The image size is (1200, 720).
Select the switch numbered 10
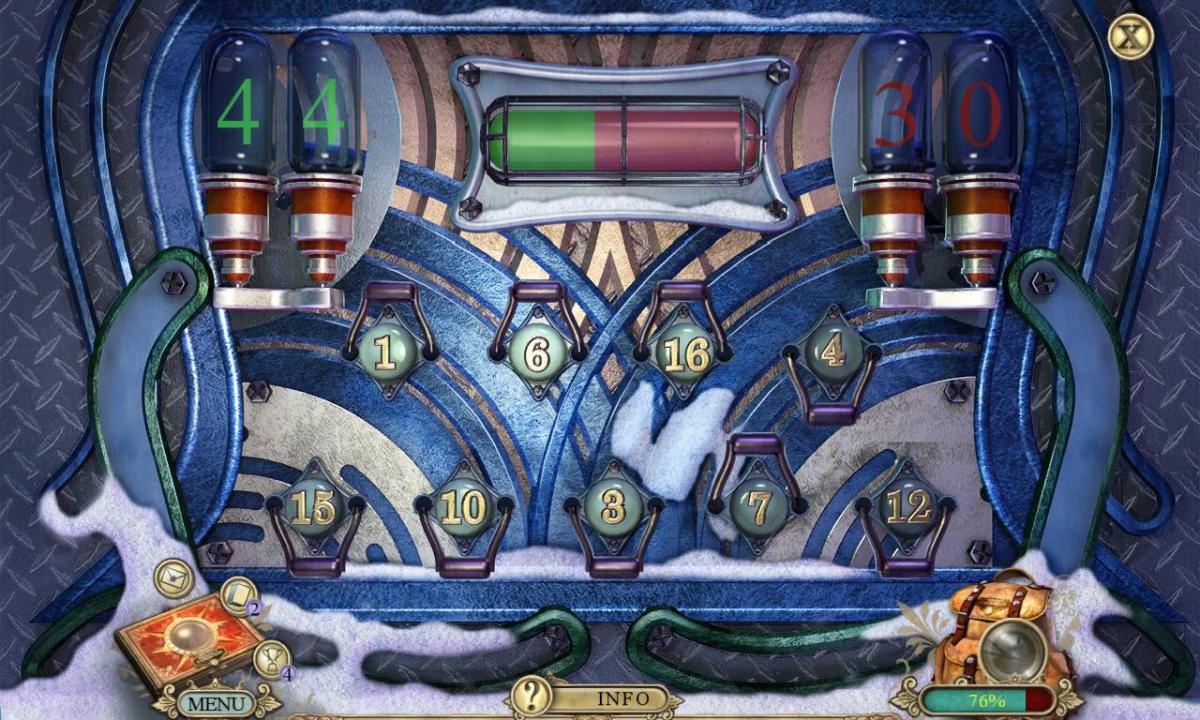(462, 508)
